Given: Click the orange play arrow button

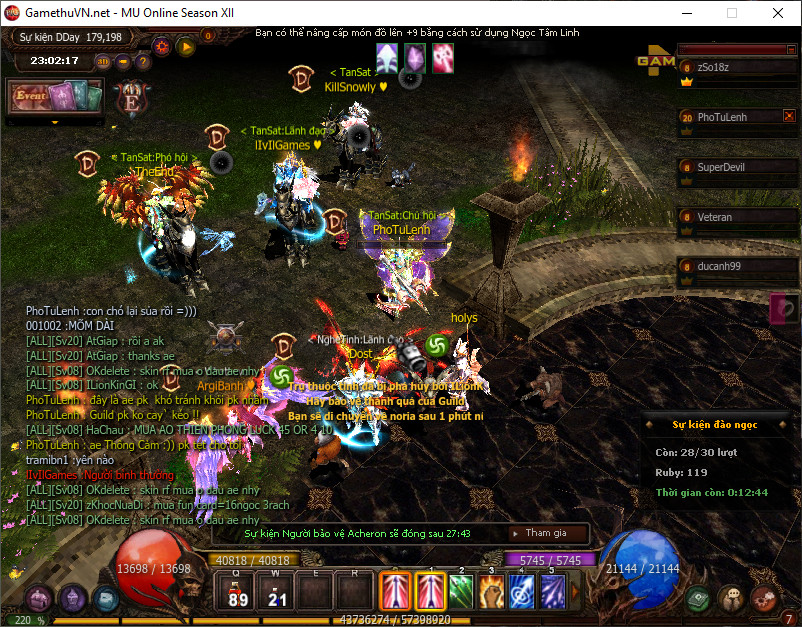Looking at the screenshot, I should tap(185, 45).
